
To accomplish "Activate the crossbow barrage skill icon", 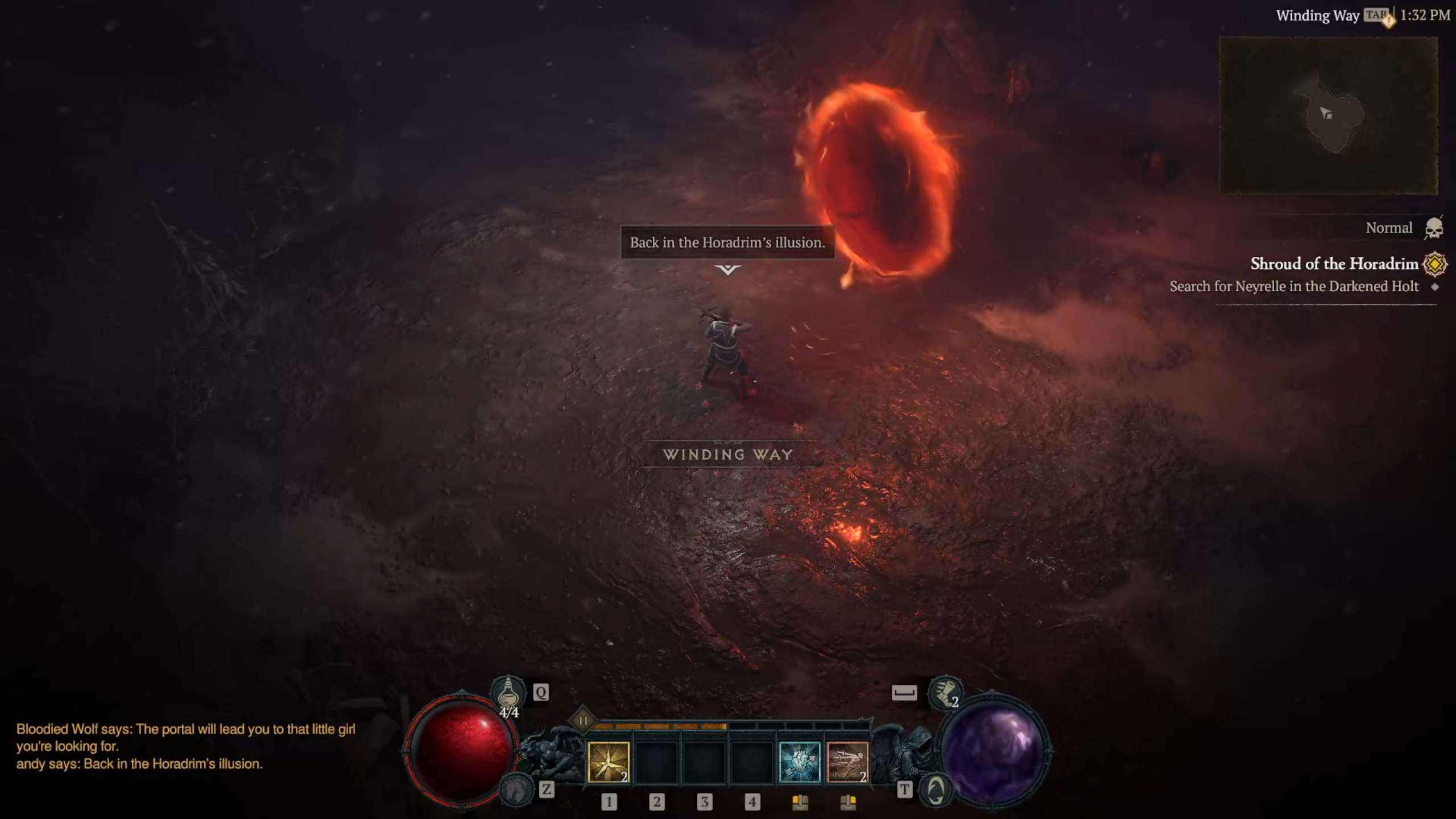I will tap(847, 762).
